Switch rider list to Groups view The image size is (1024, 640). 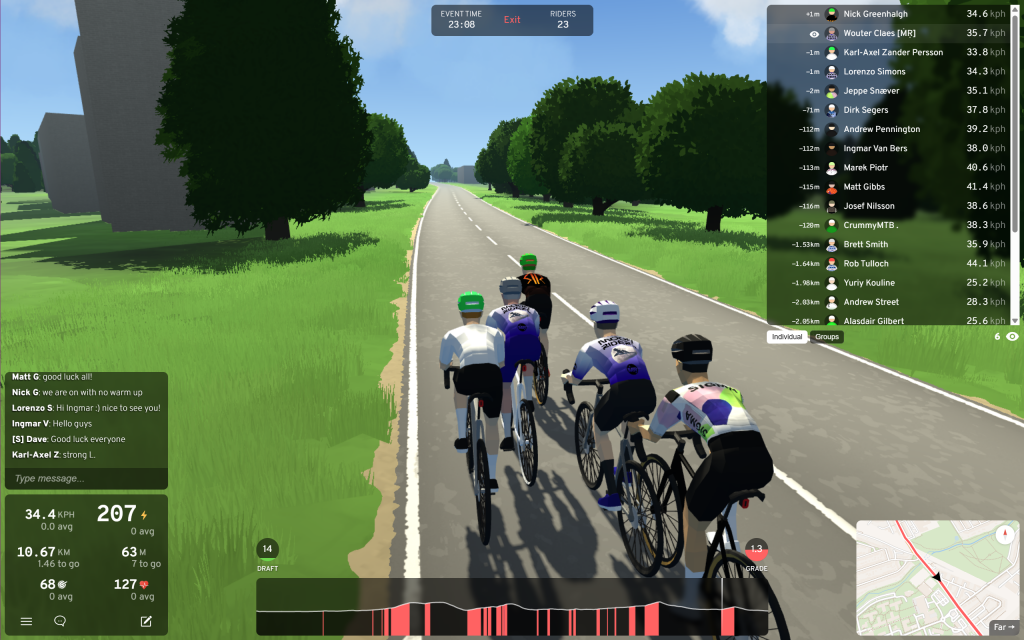point(827,337)
